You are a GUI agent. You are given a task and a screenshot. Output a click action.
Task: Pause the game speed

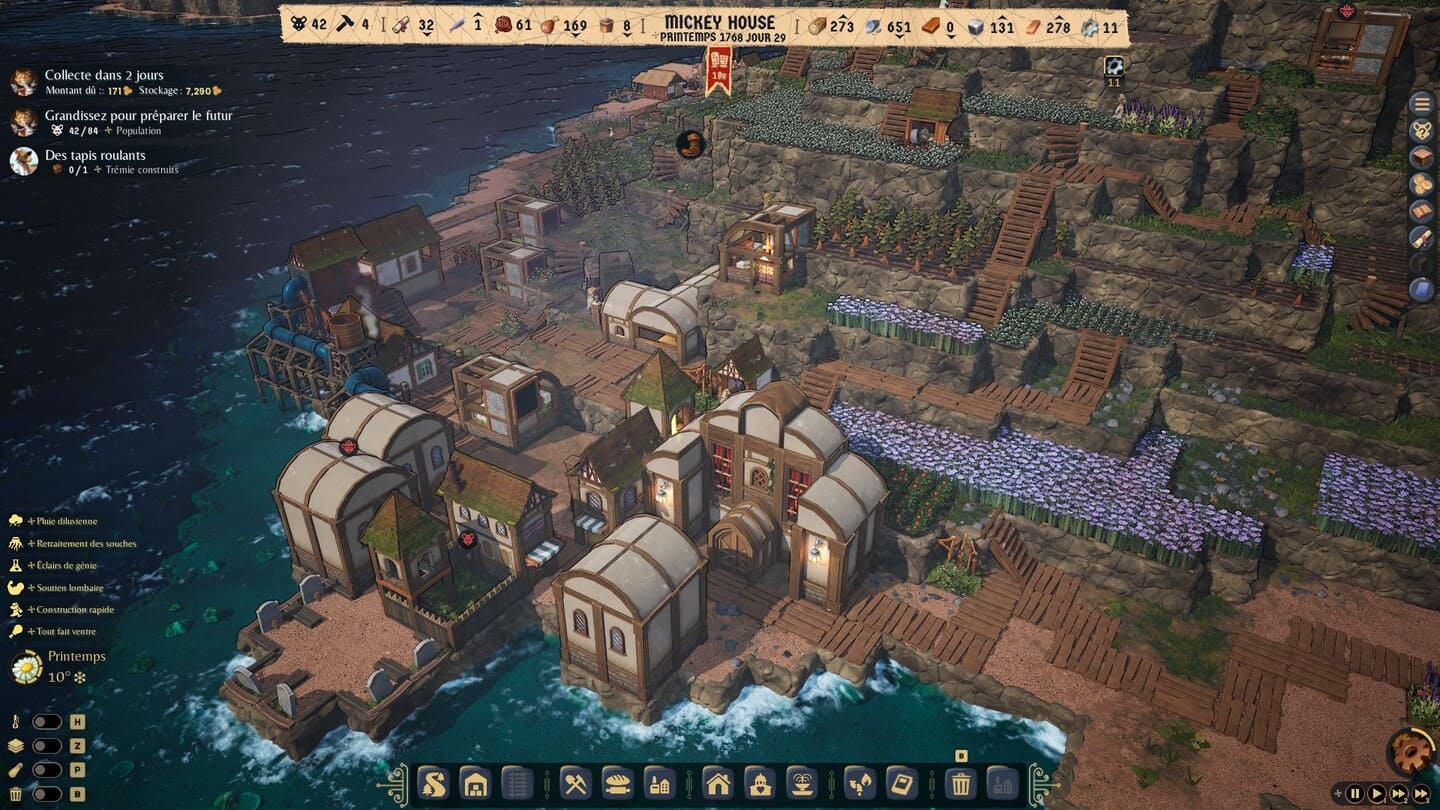[x=1355, y=794]
